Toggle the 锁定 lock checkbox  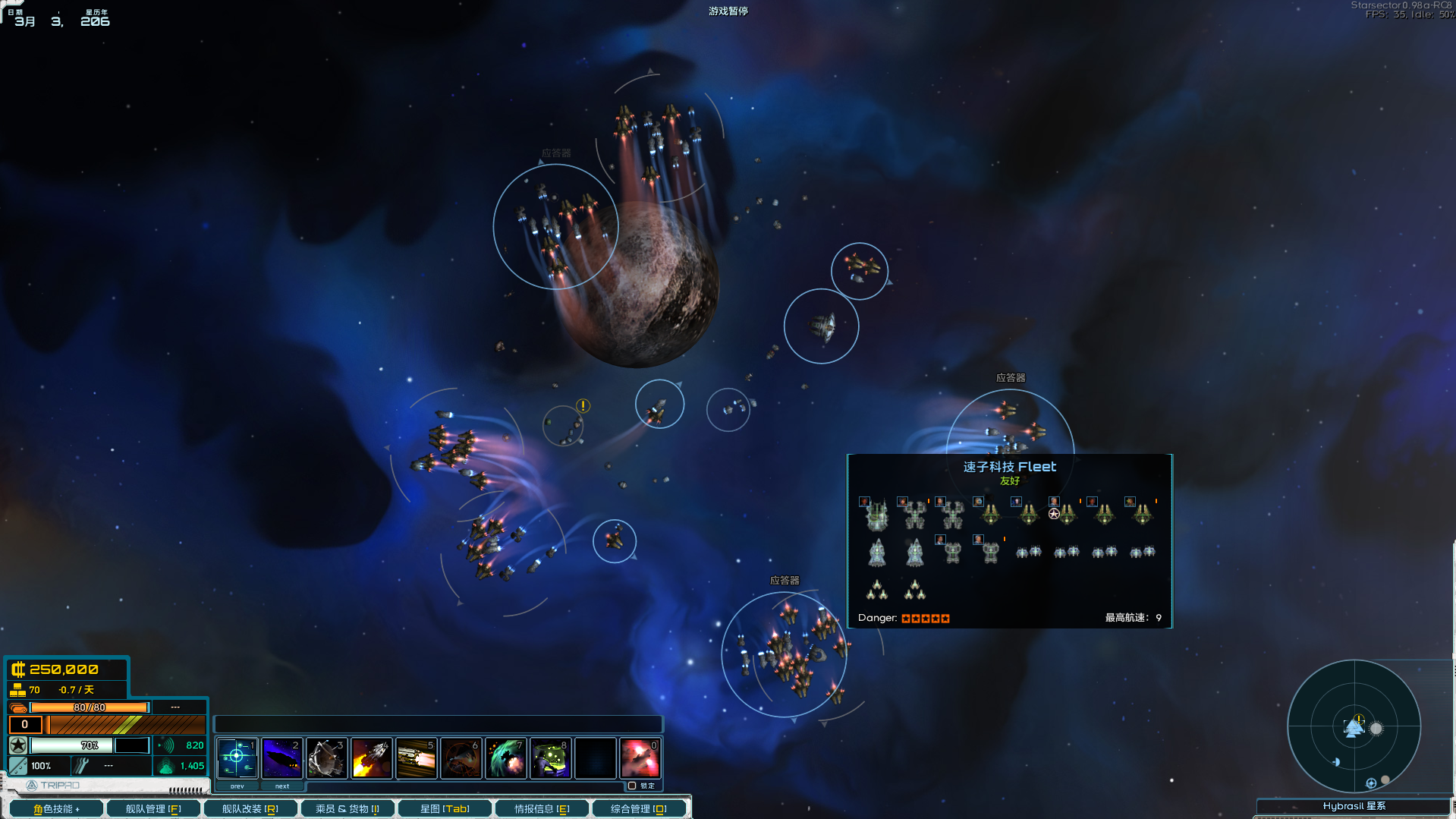tap(632, 786)
